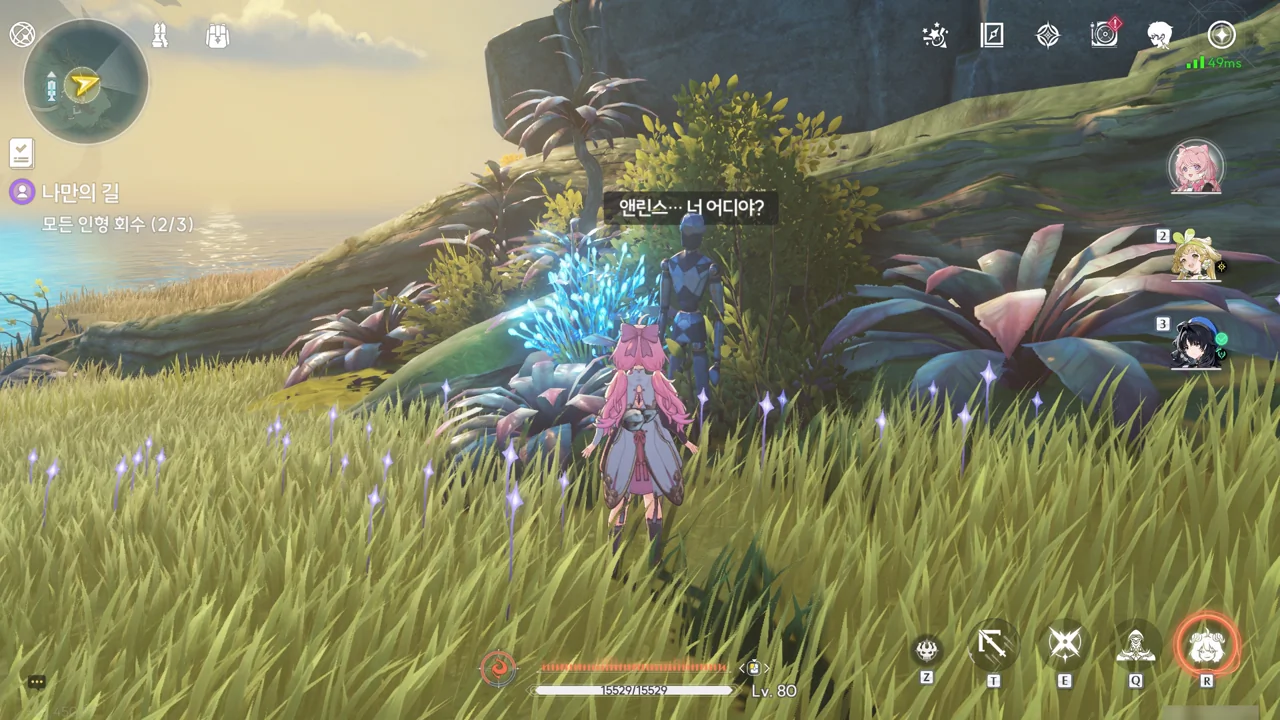Screen dimensions: 1280x720
Task: Select the pink-haired party member portrait
Action: click(x=1196, y=167)
